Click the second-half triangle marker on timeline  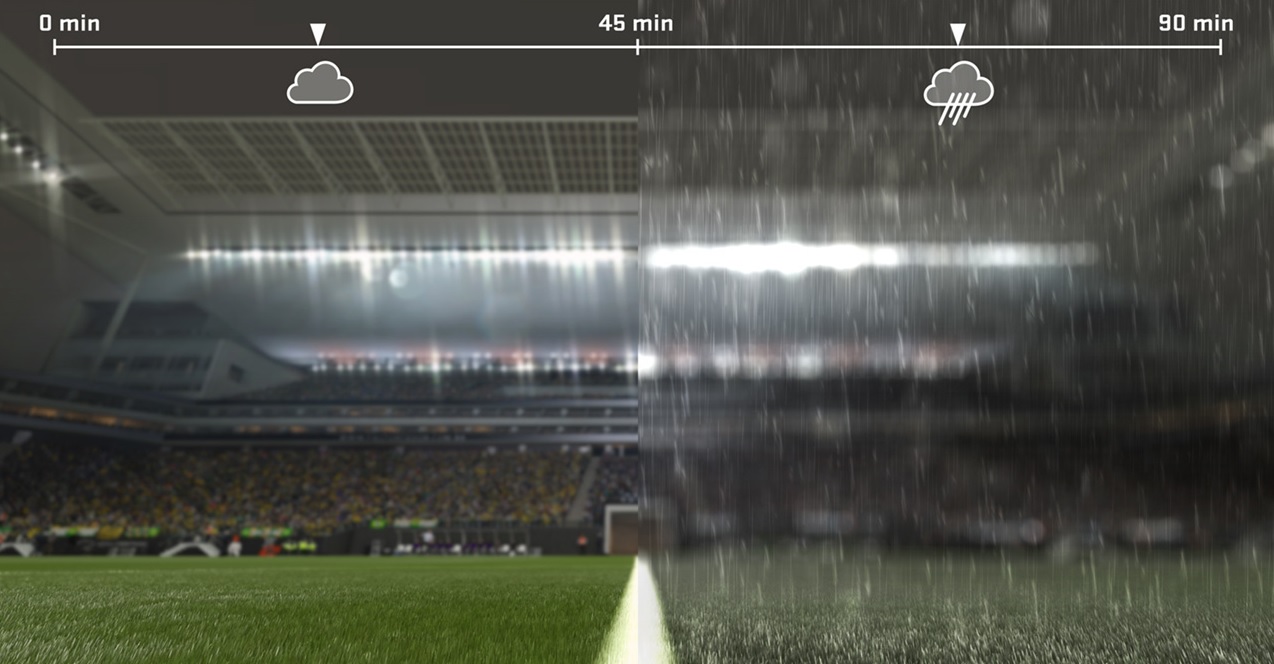point(957,35)
